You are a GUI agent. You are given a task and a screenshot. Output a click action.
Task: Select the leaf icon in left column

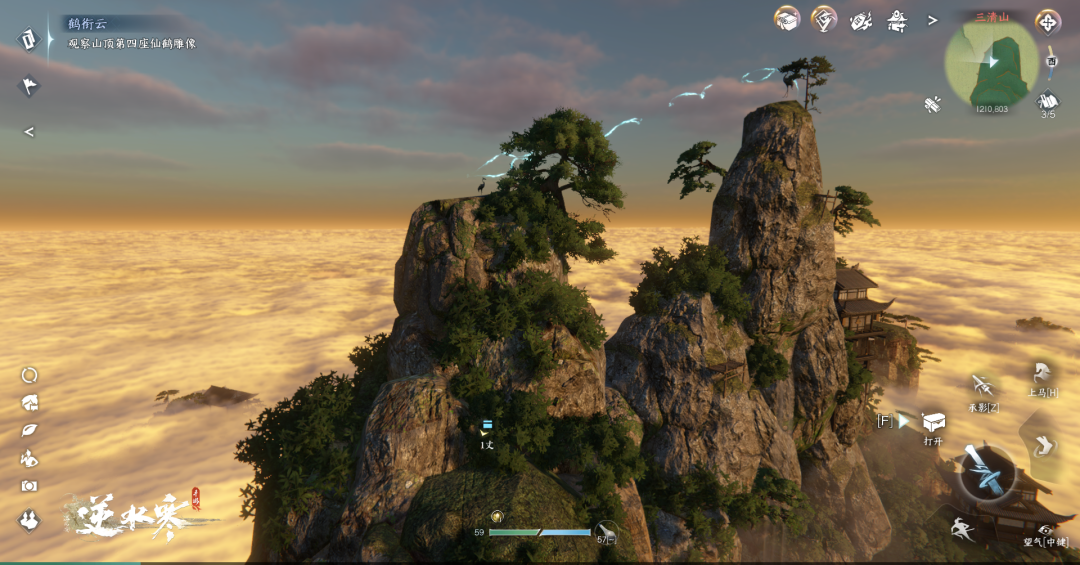[29, 431]
